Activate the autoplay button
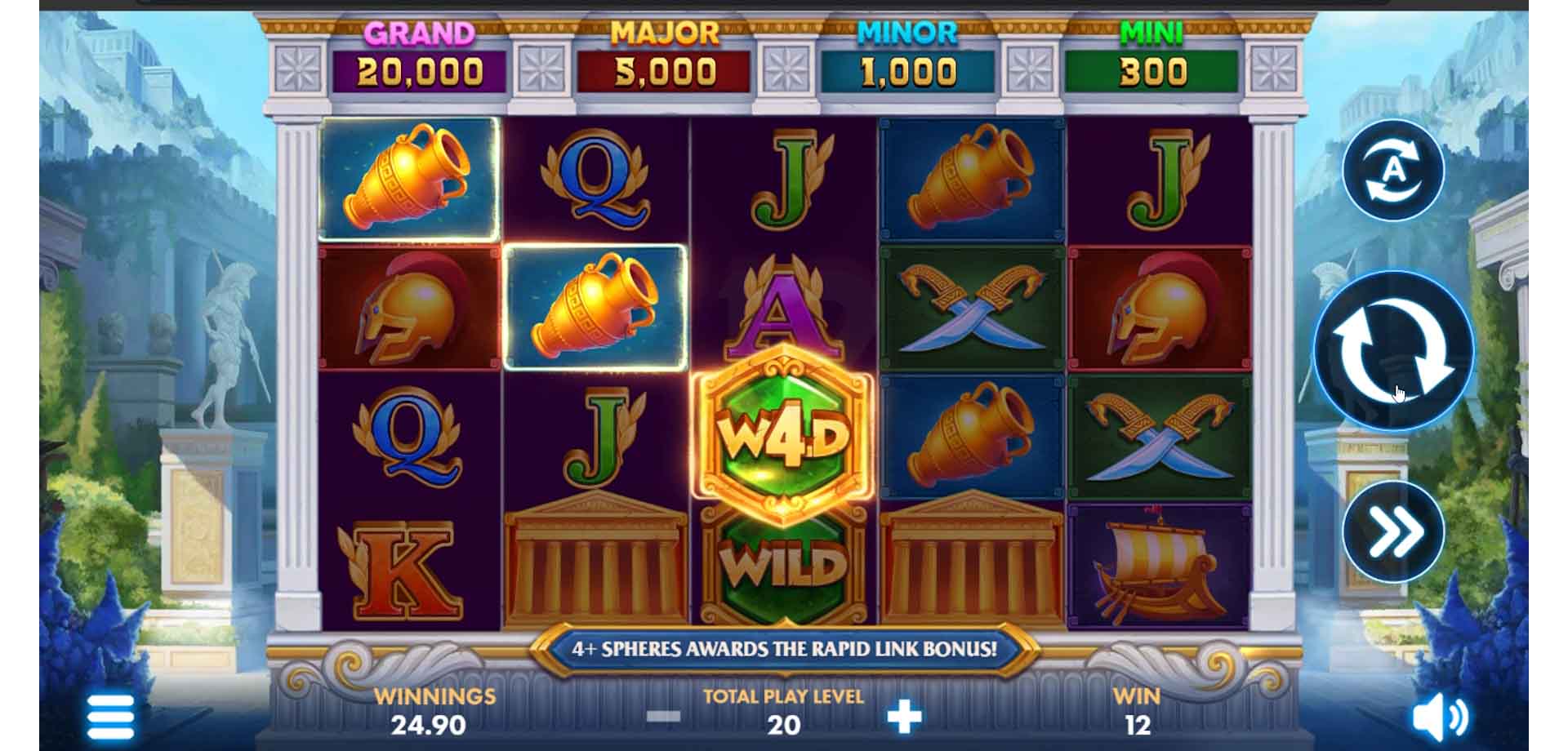 click(1393, 170)
